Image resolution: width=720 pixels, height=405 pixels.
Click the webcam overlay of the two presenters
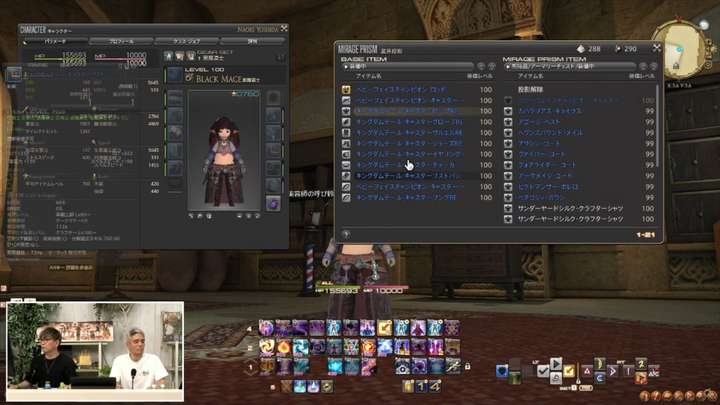pyautogui.click(x=95, y=345)
